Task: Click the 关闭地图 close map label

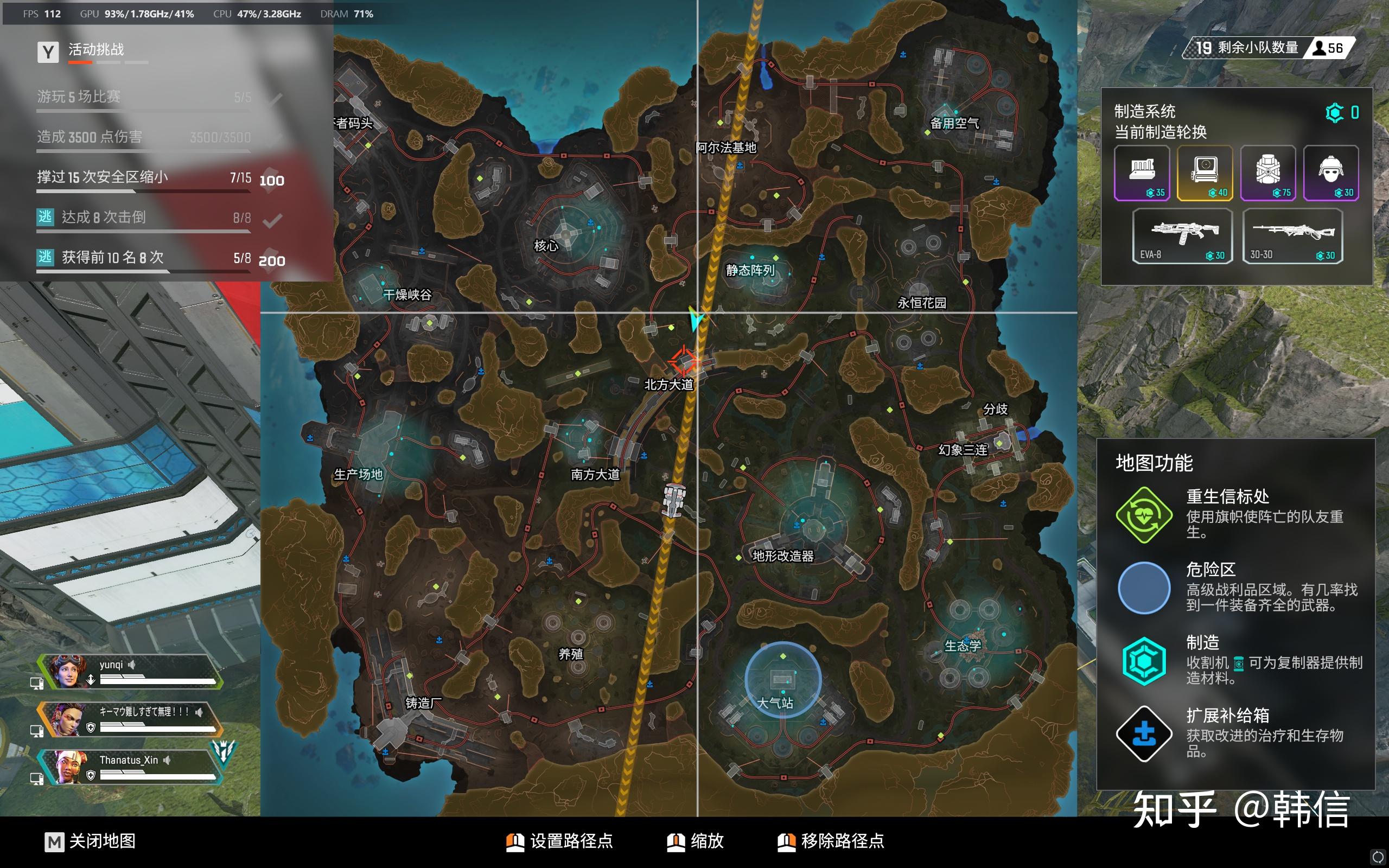Action: point(101,841)
